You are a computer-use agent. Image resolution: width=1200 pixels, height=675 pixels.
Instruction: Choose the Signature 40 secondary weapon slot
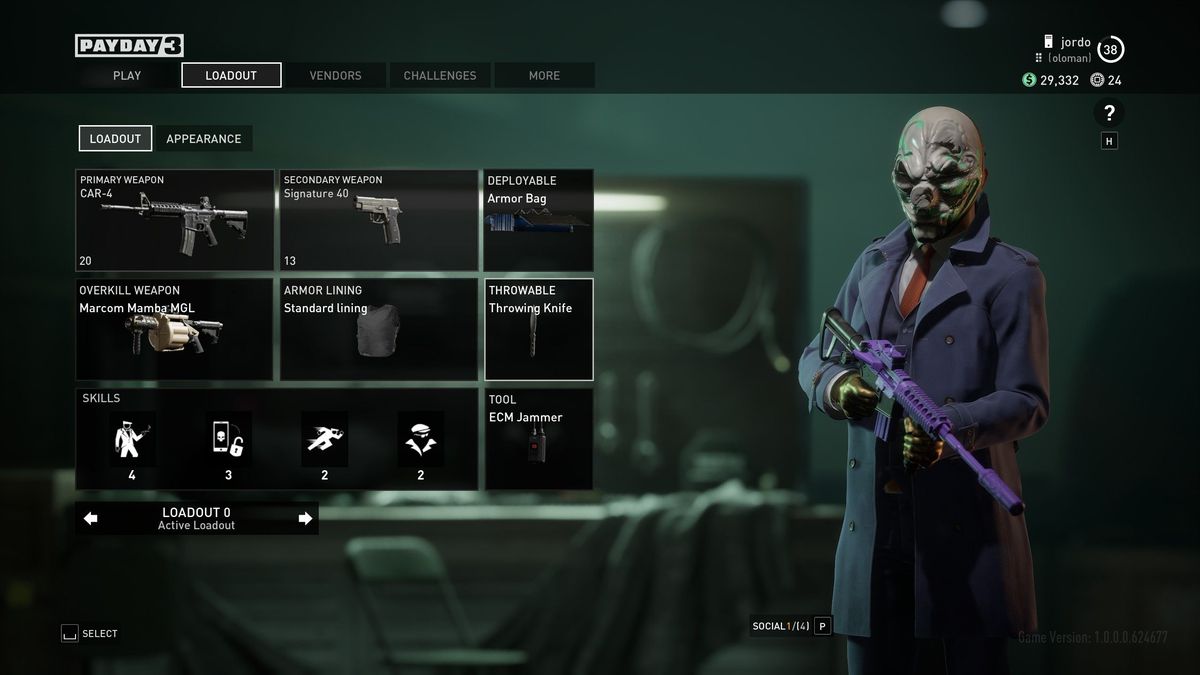click(x=379, y=220)
